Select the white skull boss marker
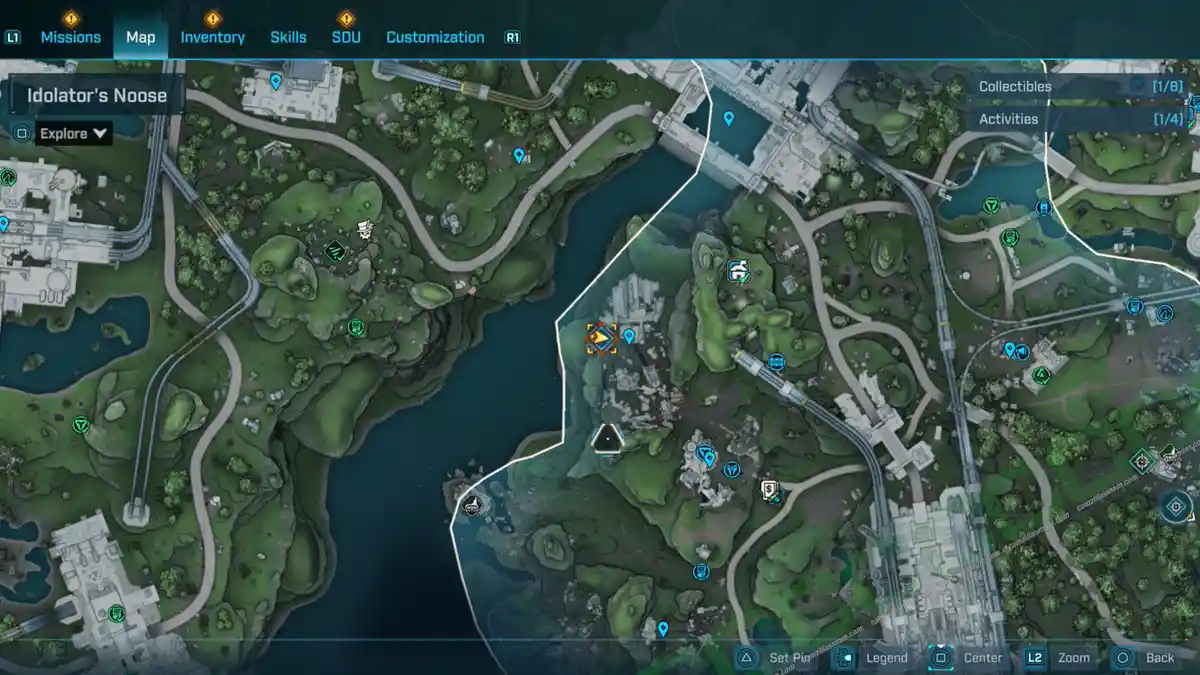This screenshot has width=1200, height=675. point(367,229)
